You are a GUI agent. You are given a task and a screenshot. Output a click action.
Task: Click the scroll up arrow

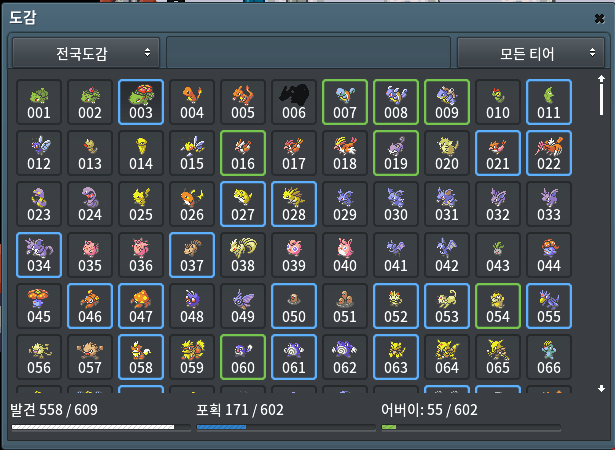pos(601,78)
